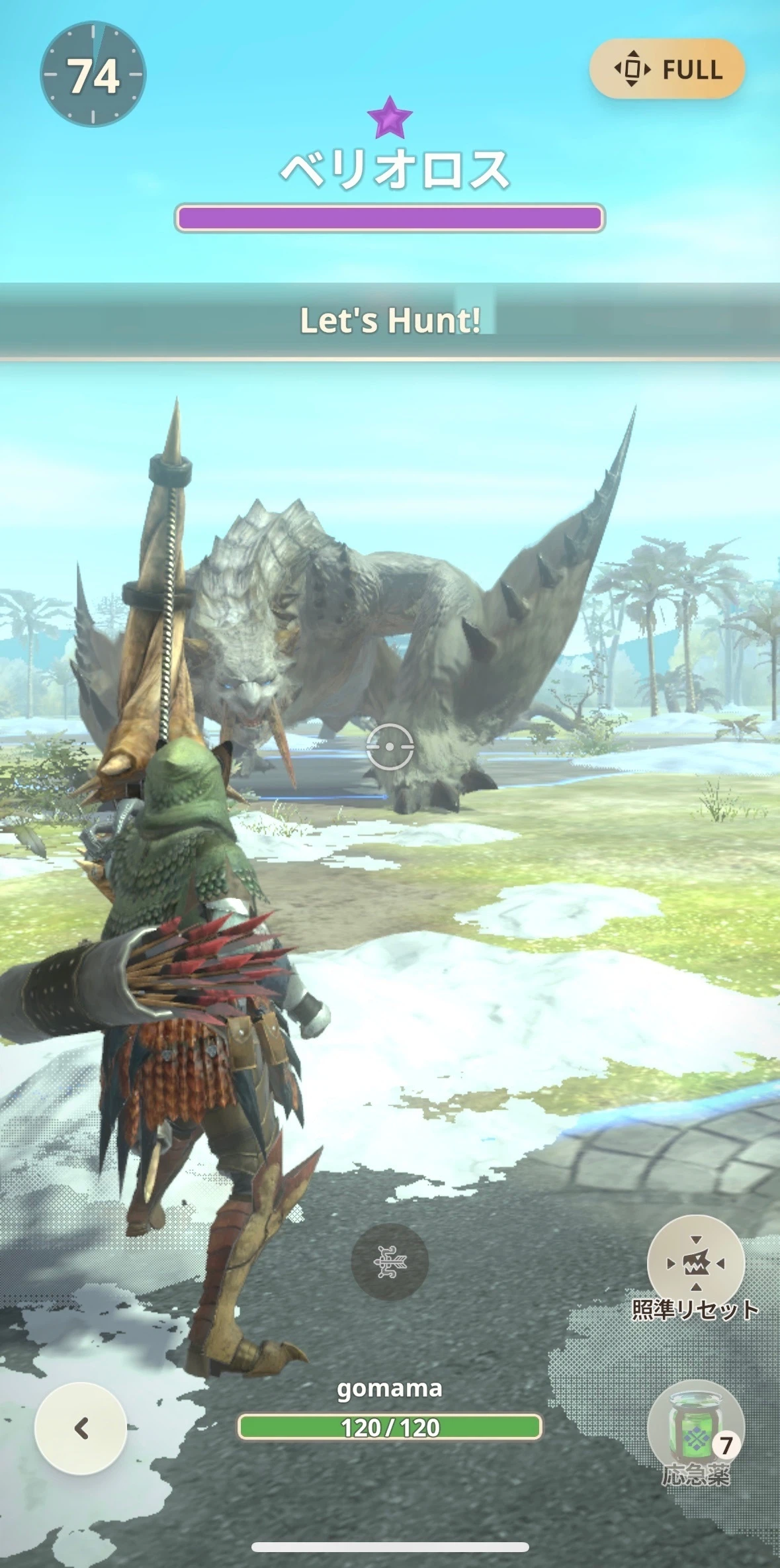780x1568 pixels.
Task: Use the 応急薬 first-aid potion
Action: coord(695,1428)
